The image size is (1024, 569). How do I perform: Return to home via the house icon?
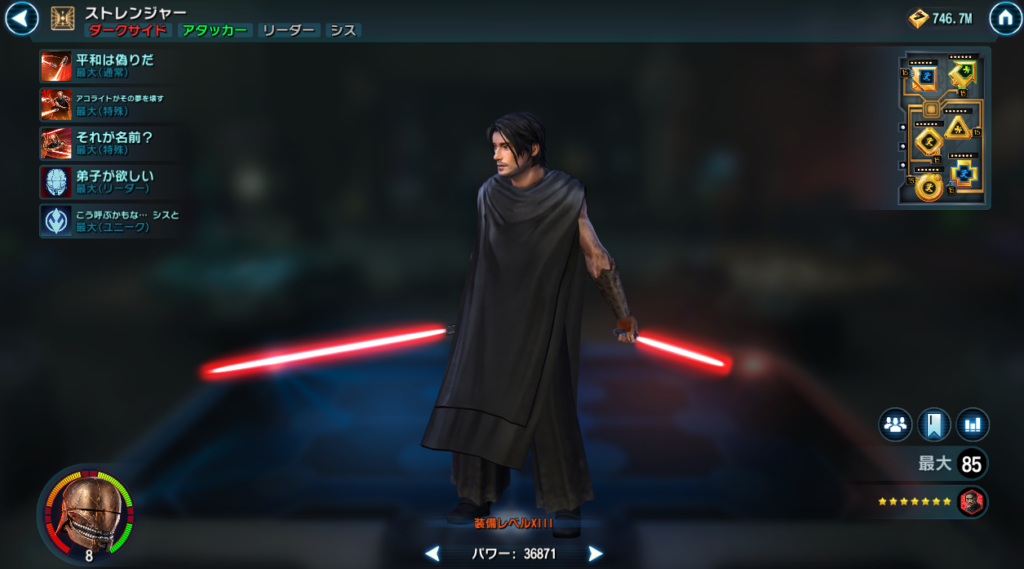pos(1005,18)
